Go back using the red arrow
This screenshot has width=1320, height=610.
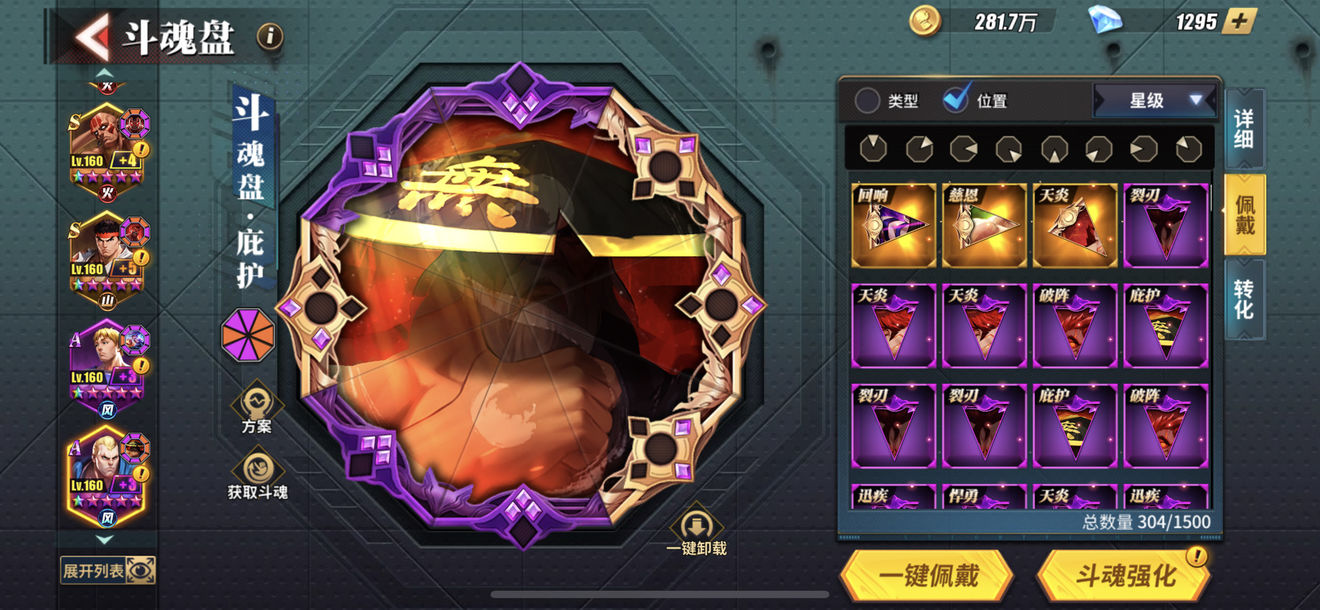tap(92, 38)
